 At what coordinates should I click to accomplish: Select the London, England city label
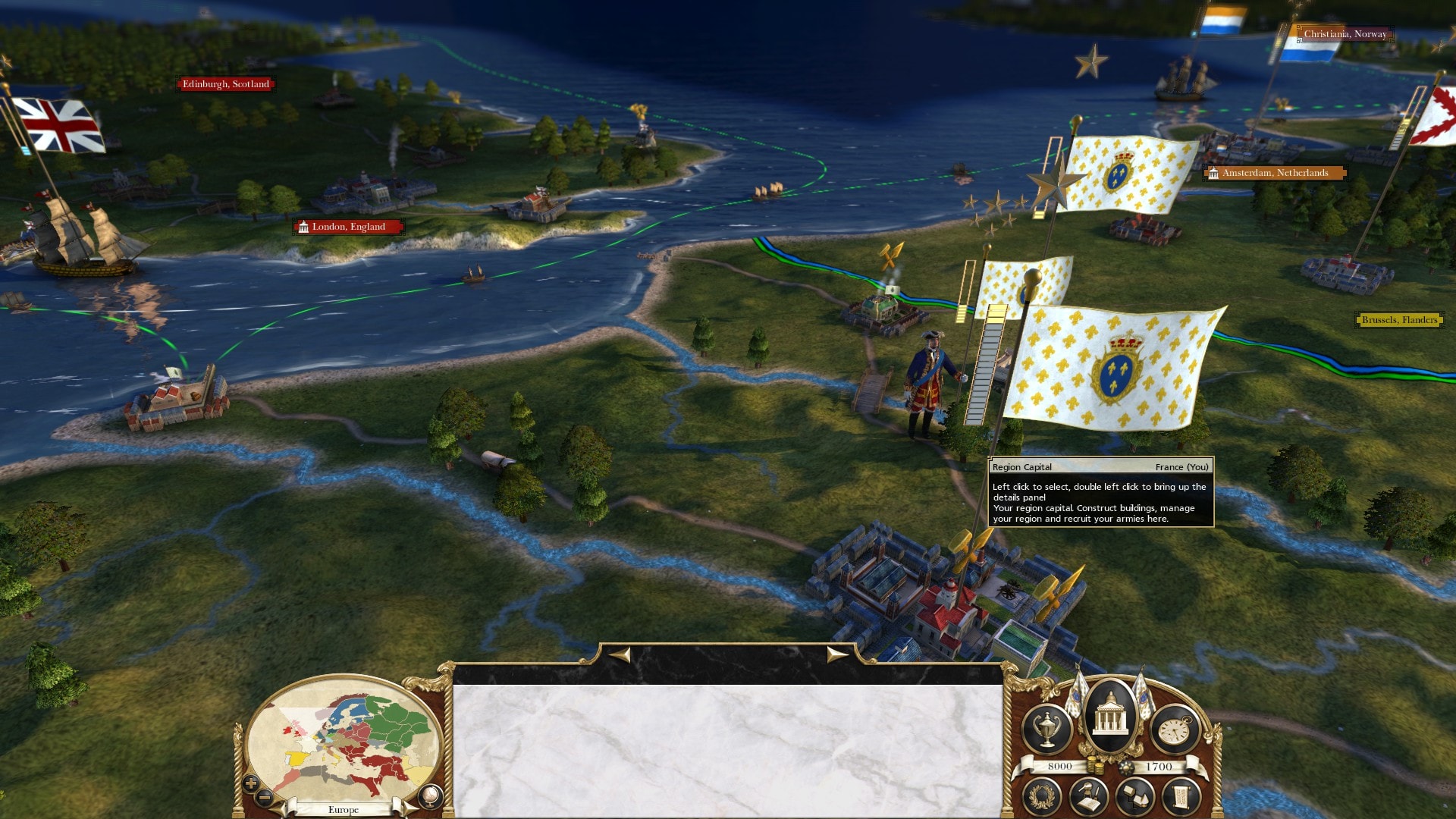(348, 227)
